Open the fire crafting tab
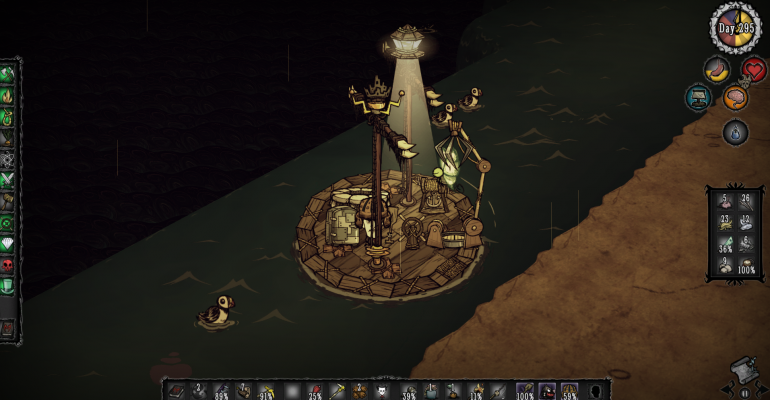This screenshot has width=770, height=400. (x=8, y=96)
